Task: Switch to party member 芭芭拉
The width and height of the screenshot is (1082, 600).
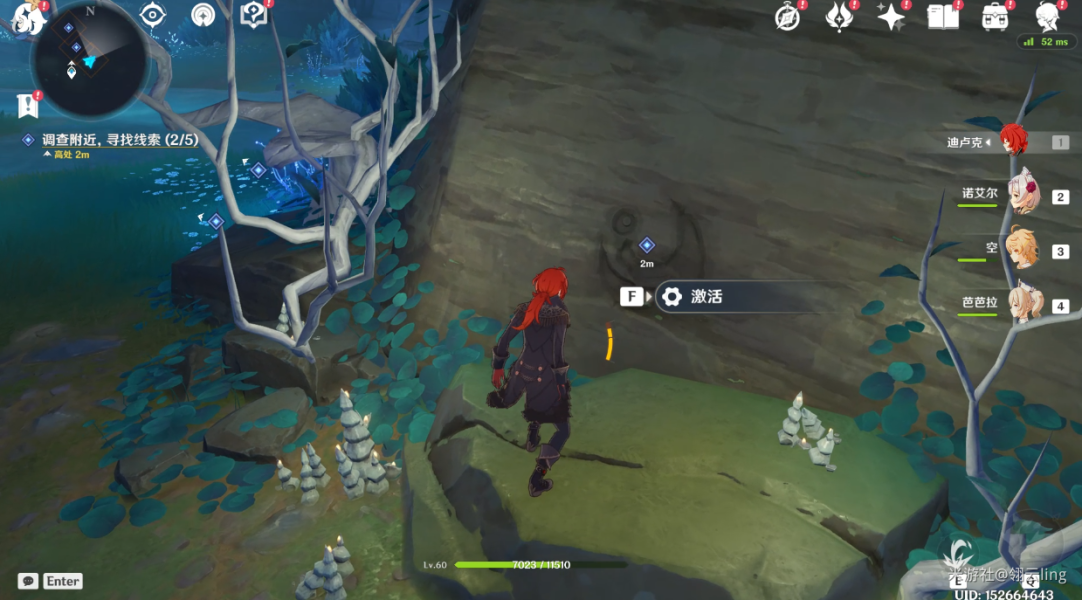Action: coord(1022,304)
